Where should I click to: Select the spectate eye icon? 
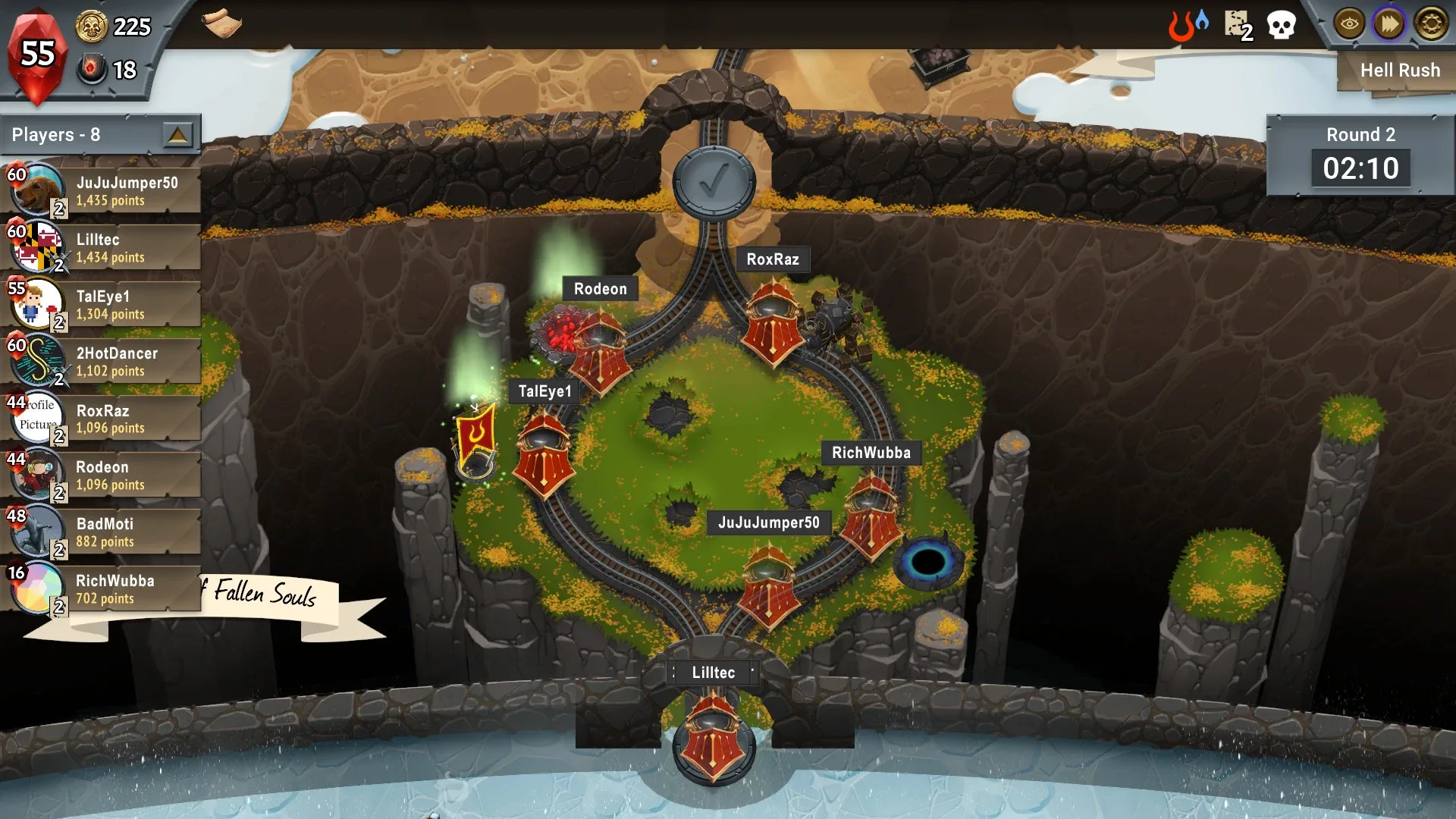click(1348, 24)
